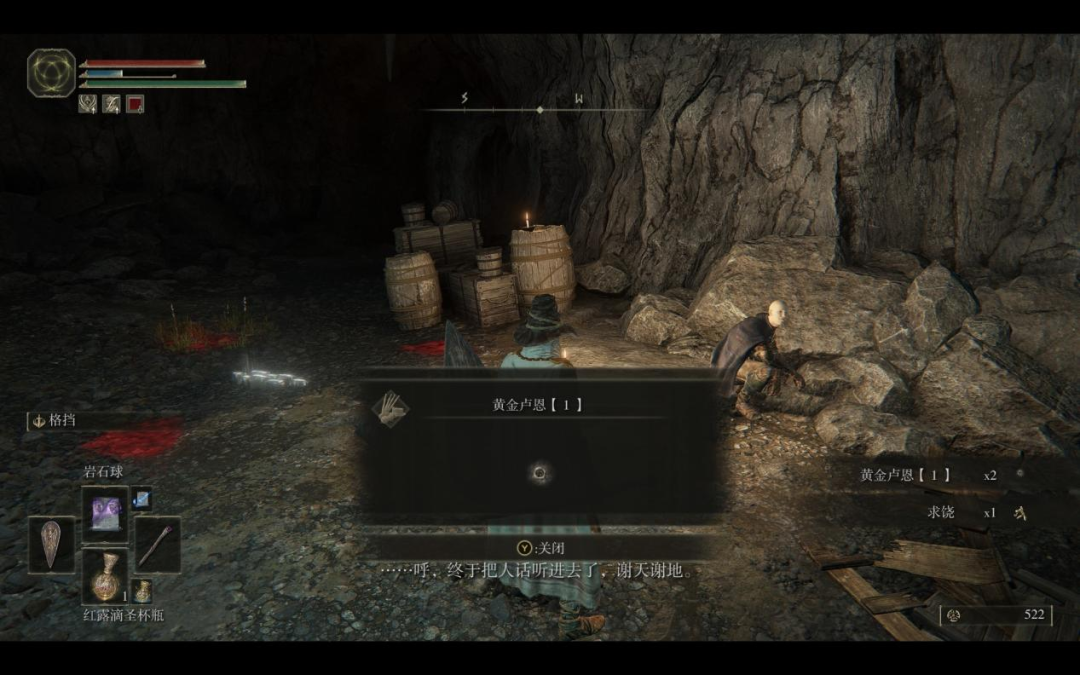Click the feather buff icon with up arrow
1080x675 pixels.
111,103
